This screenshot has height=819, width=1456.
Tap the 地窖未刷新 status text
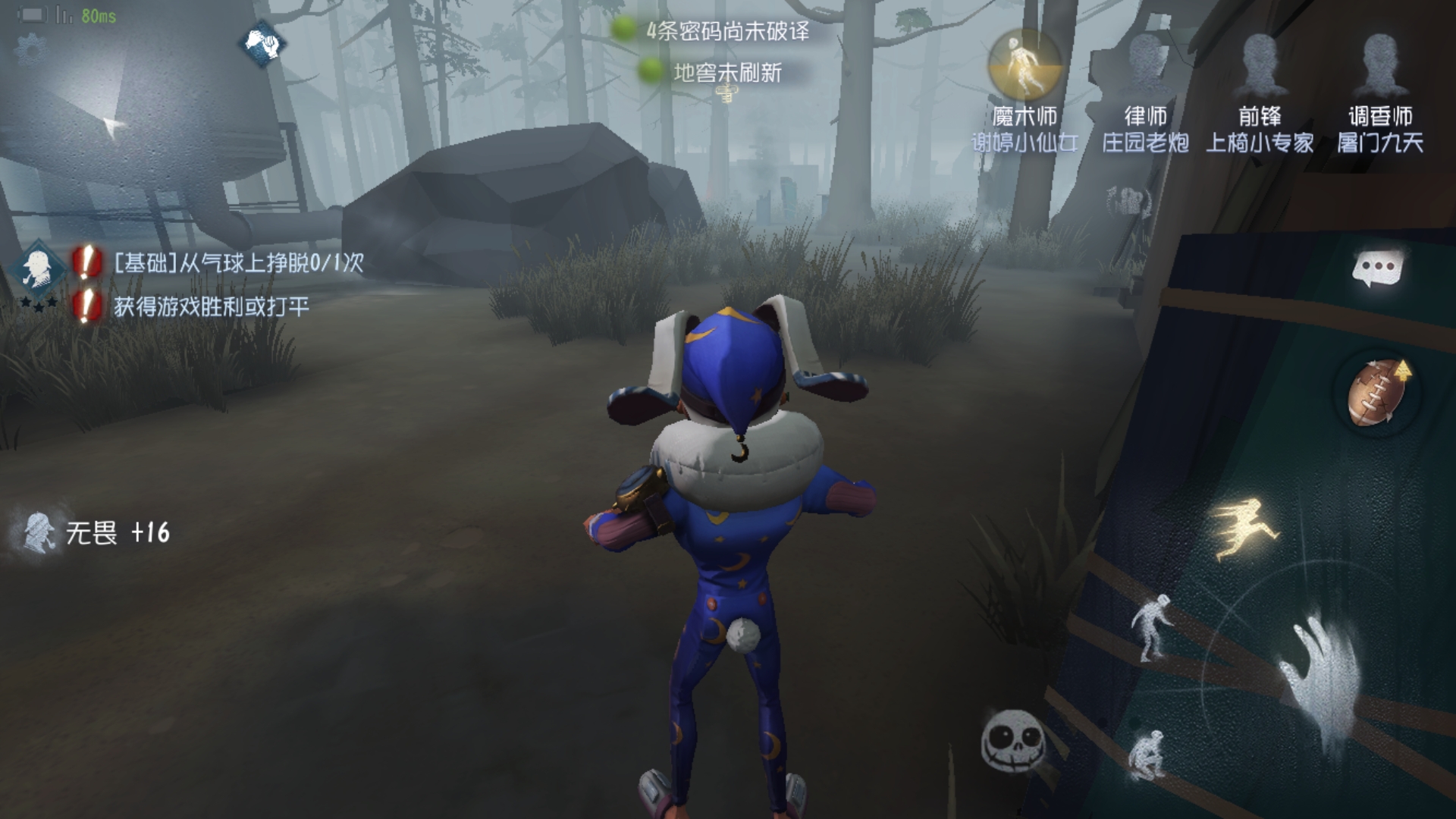tap(726, 72)
